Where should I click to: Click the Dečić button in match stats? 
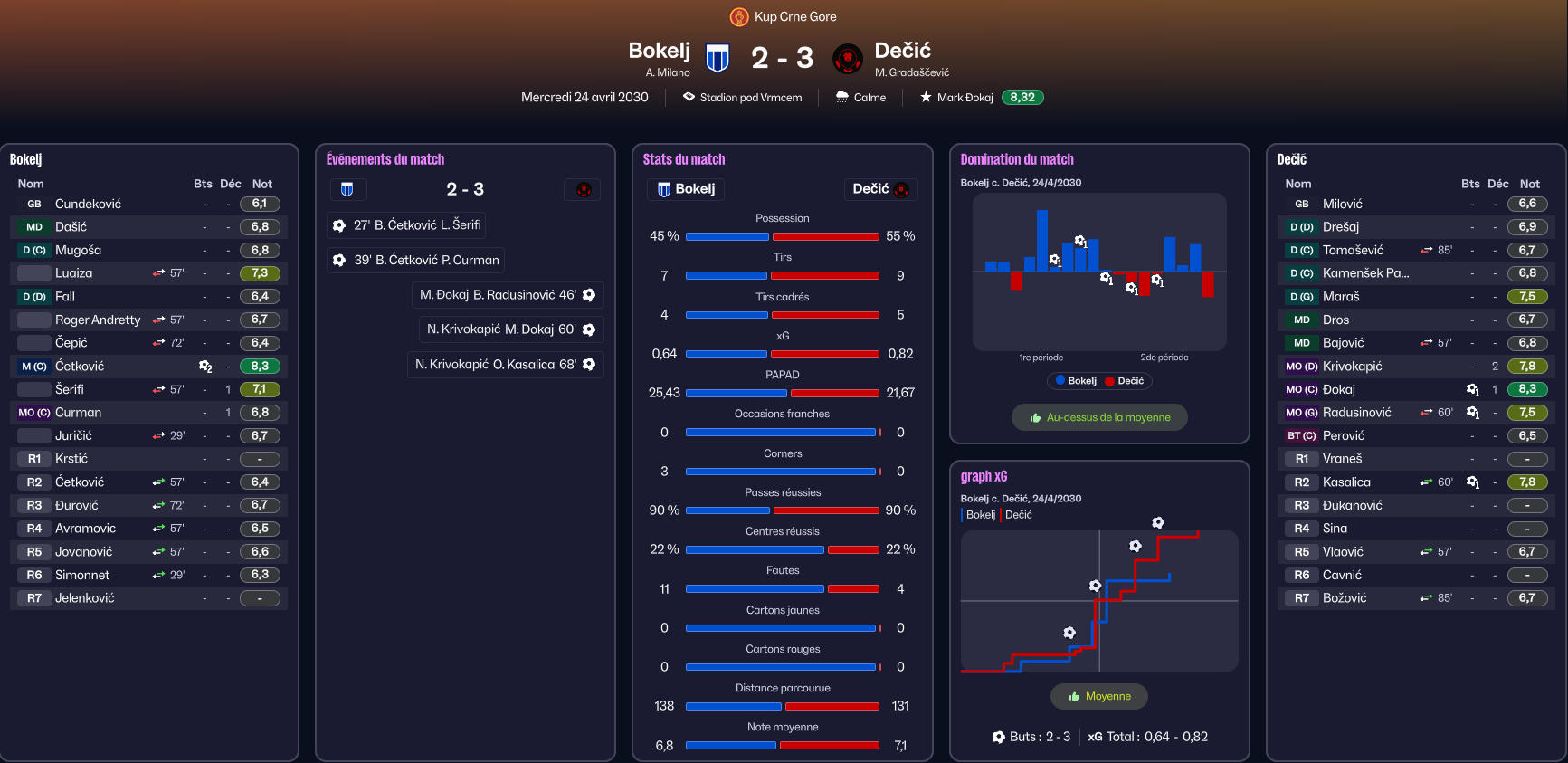tap(879, 189)
